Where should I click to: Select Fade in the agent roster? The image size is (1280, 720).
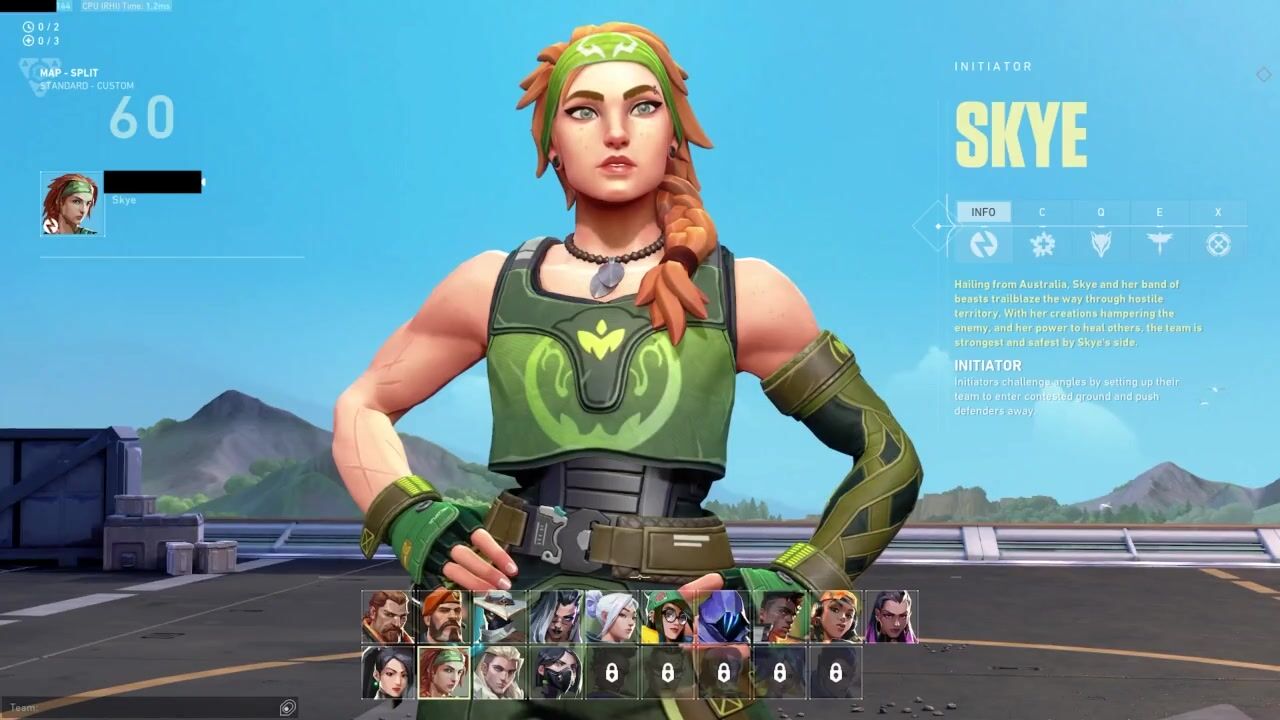(555, 617)
